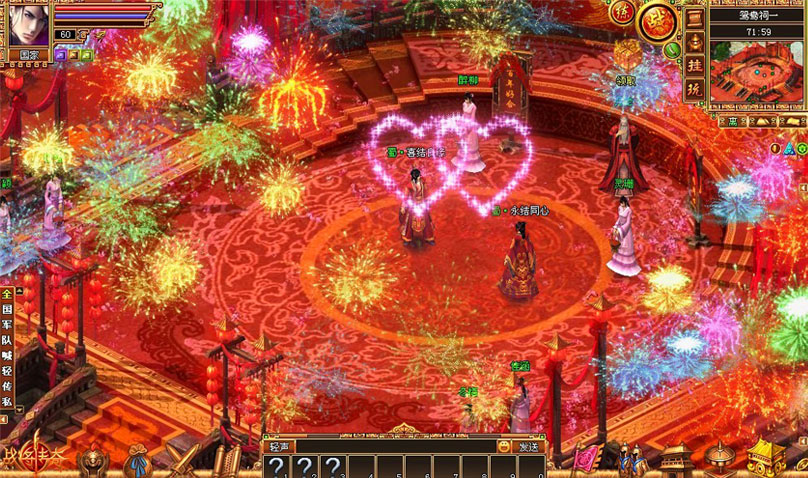Activate the large 战 battle button
This screenshot has height=478, width=808.
tap(659, 21)
